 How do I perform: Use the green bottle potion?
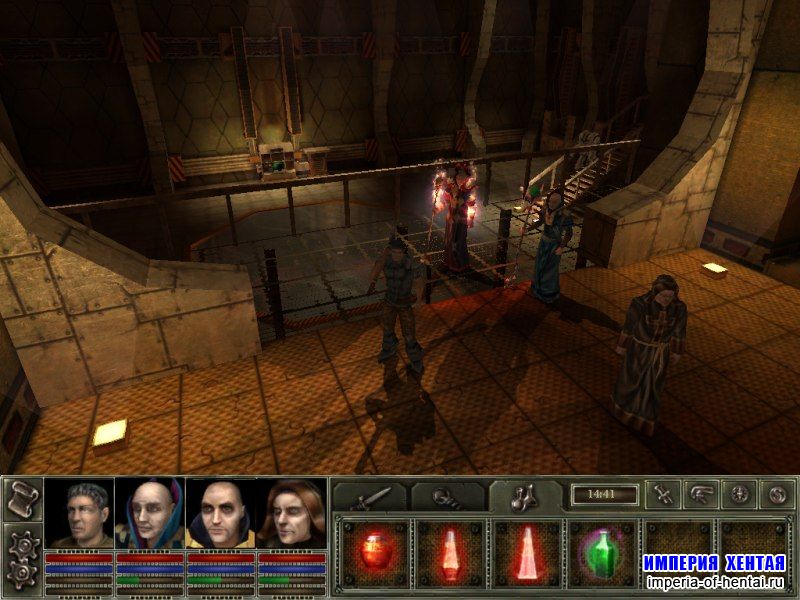602,552
